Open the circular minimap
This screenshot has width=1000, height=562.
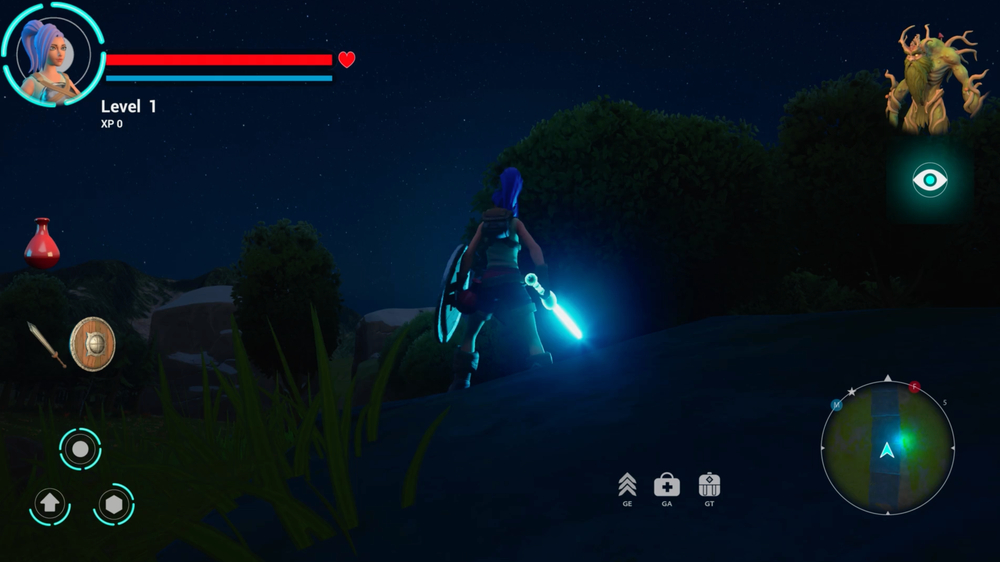click(x=887, y=448)
